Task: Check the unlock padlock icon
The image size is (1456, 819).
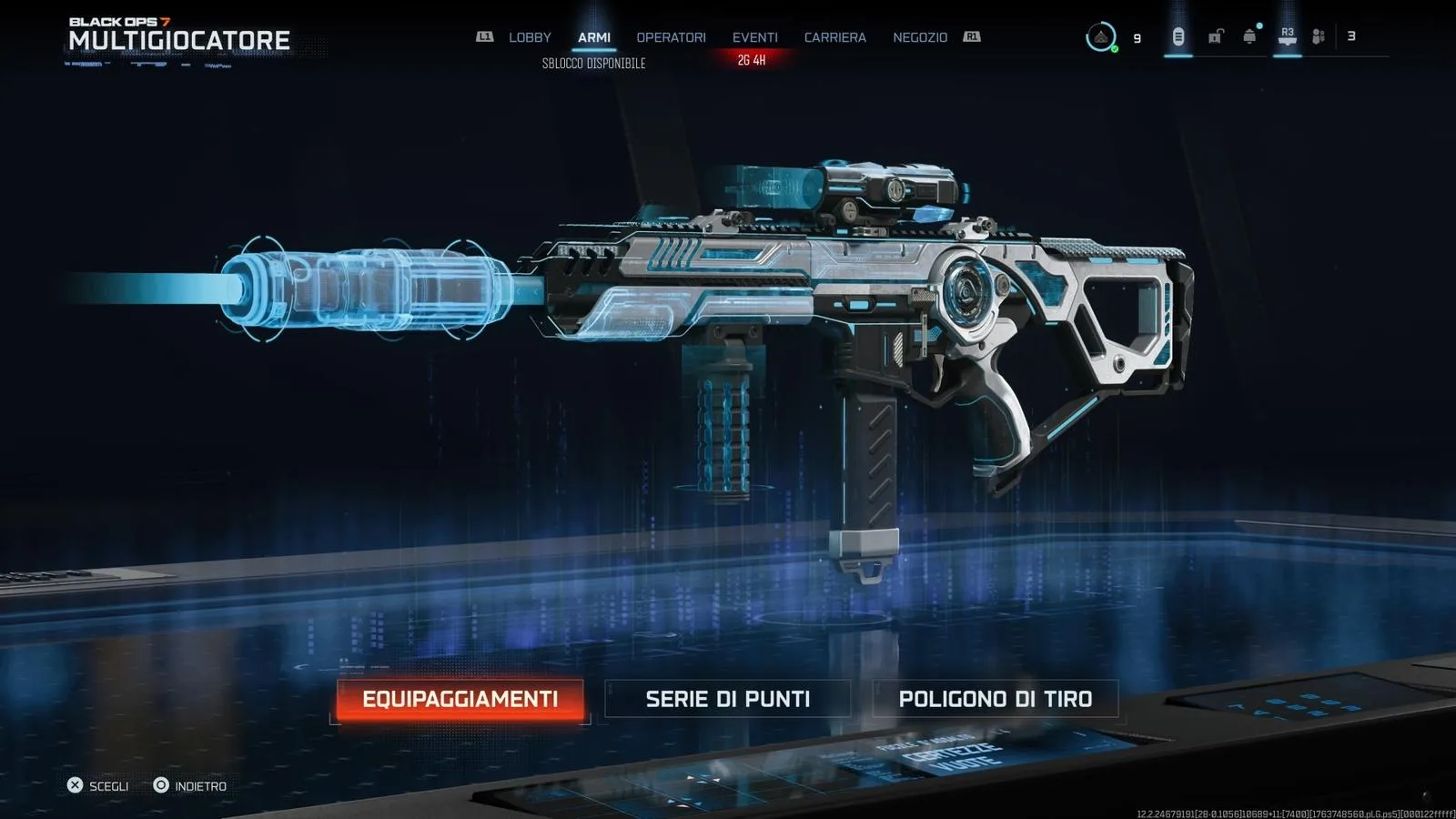Action: pyautogui.click(x=1215, y=37)
